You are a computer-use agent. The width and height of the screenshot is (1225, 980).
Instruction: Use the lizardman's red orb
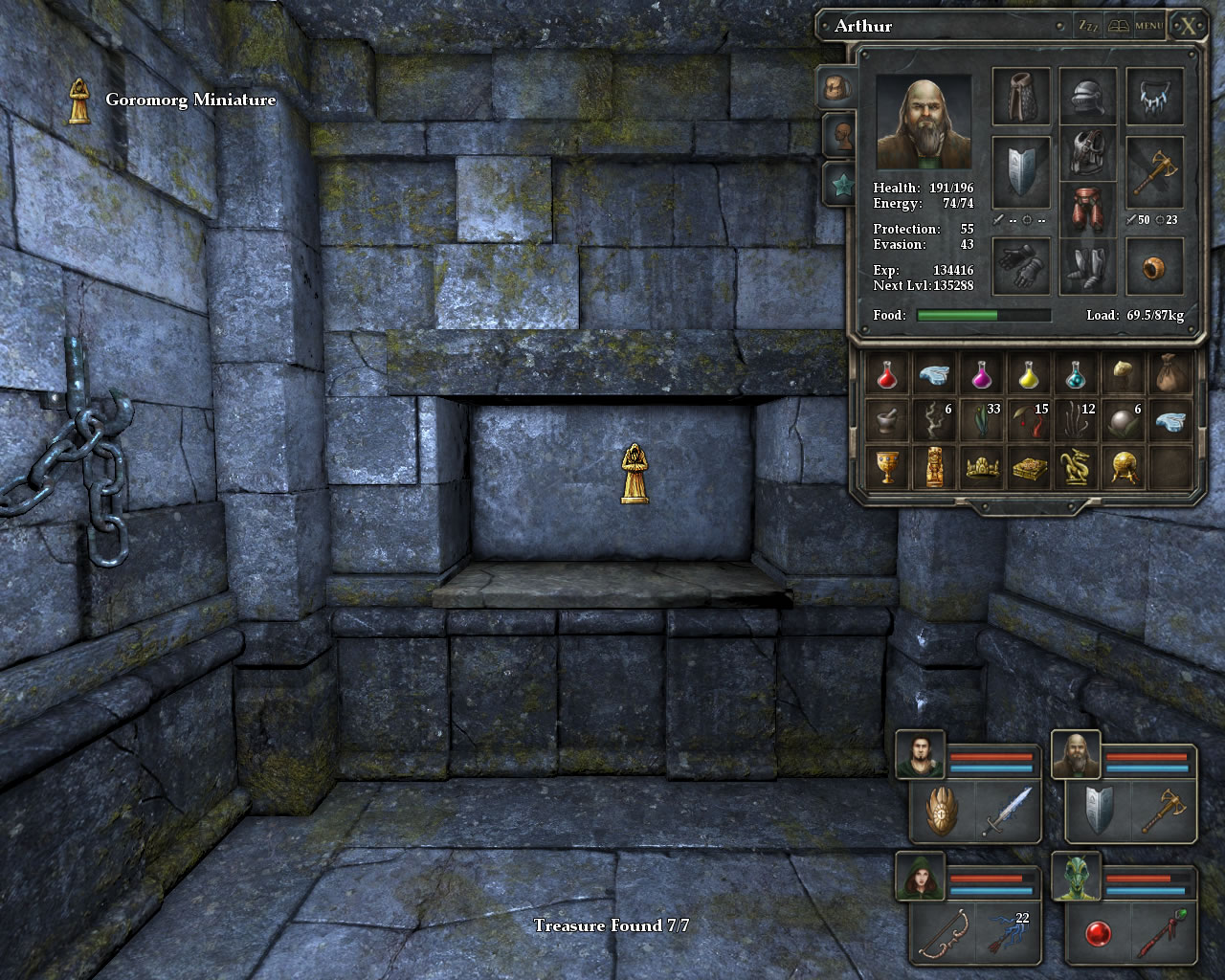coord(1098,933)
